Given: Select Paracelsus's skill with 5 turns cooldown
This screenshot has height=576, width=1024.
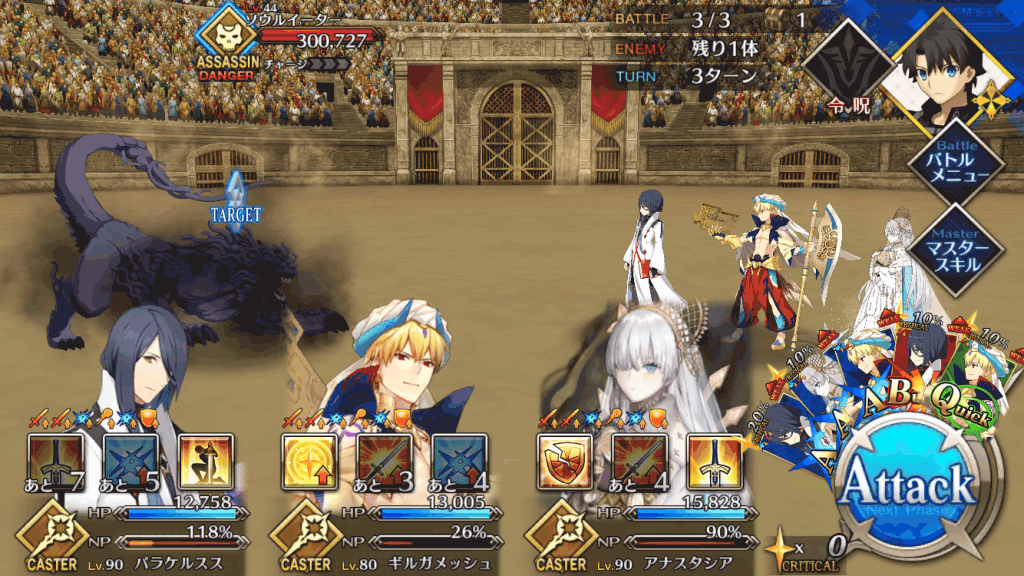Looking at the screenshot, I should (x=131, y=460).
